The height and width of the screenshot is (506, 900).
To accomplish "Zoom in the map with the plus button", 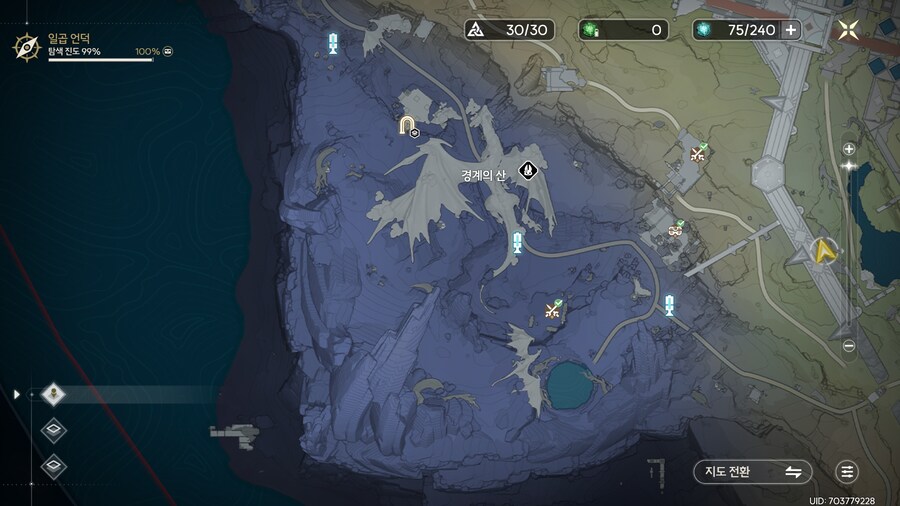I will pos(849,149).
